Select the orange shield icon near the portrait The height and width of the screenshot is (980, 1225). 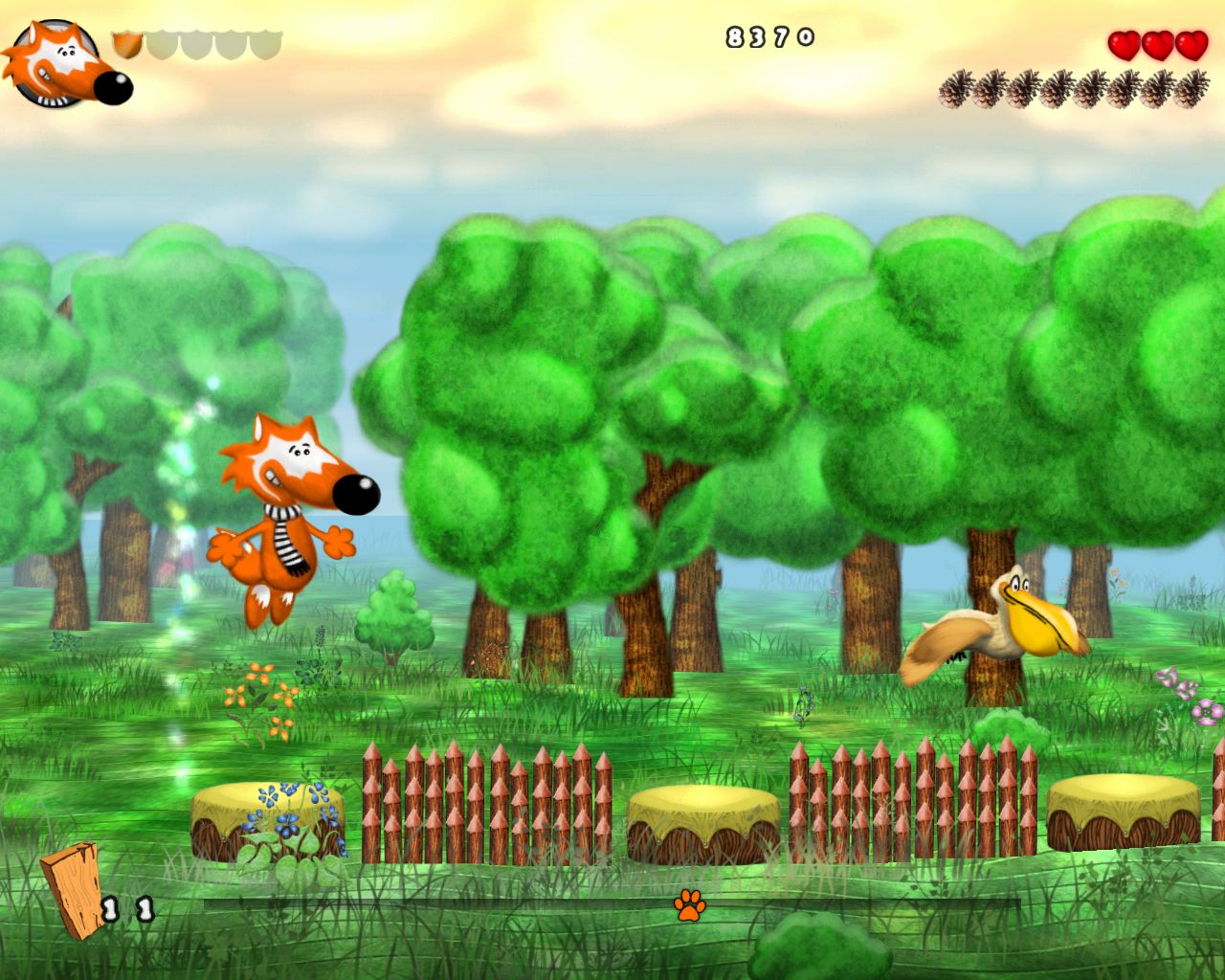coord(125,44)
